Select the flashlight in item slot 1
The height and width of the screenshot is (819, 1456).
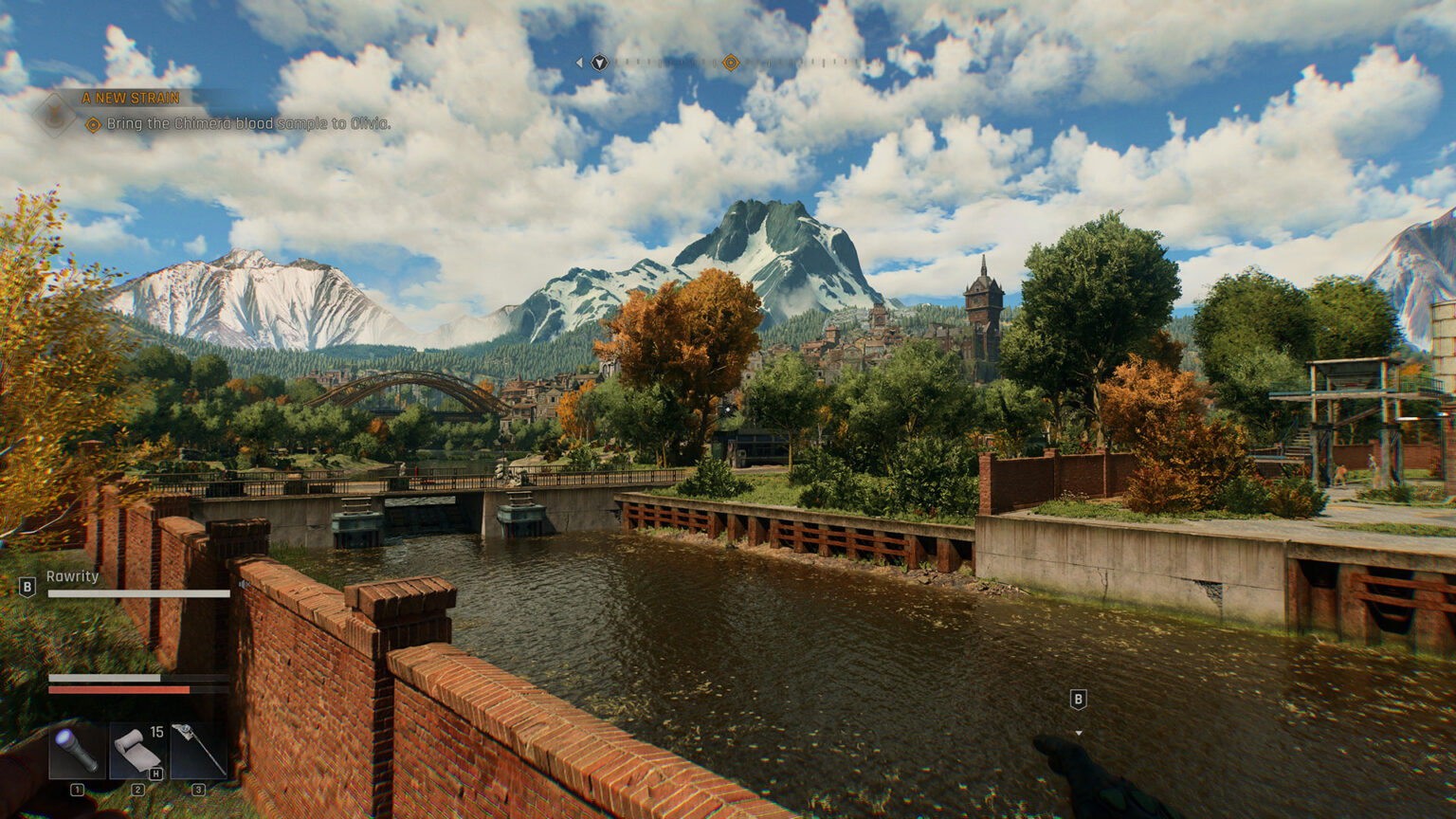tap(76, 753)
